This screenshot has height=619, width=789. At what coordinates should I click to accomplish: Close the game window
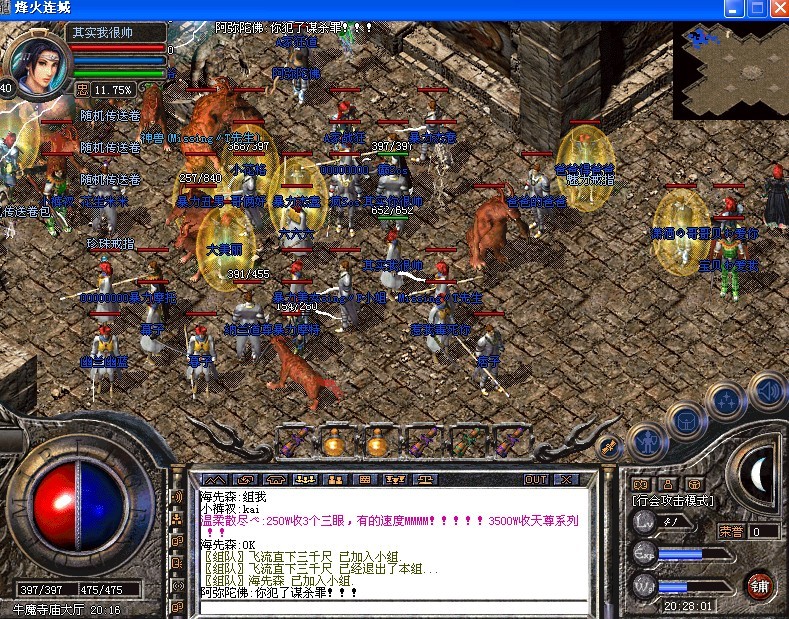point(779,8)
